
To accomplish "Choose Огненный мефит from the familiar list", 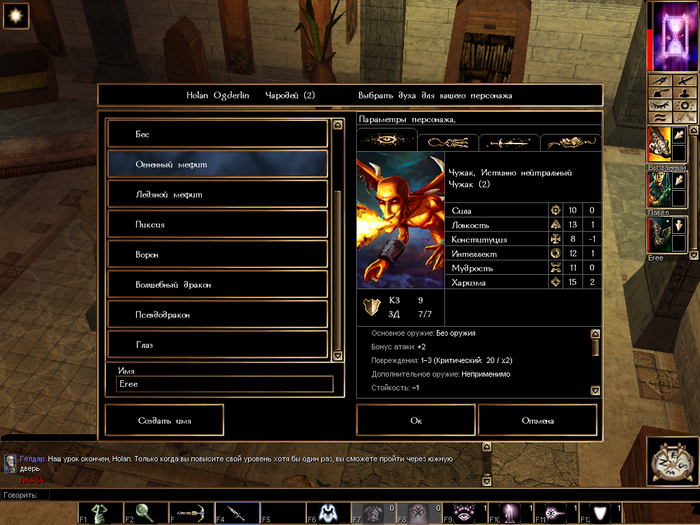I will (x=217, y=164).
